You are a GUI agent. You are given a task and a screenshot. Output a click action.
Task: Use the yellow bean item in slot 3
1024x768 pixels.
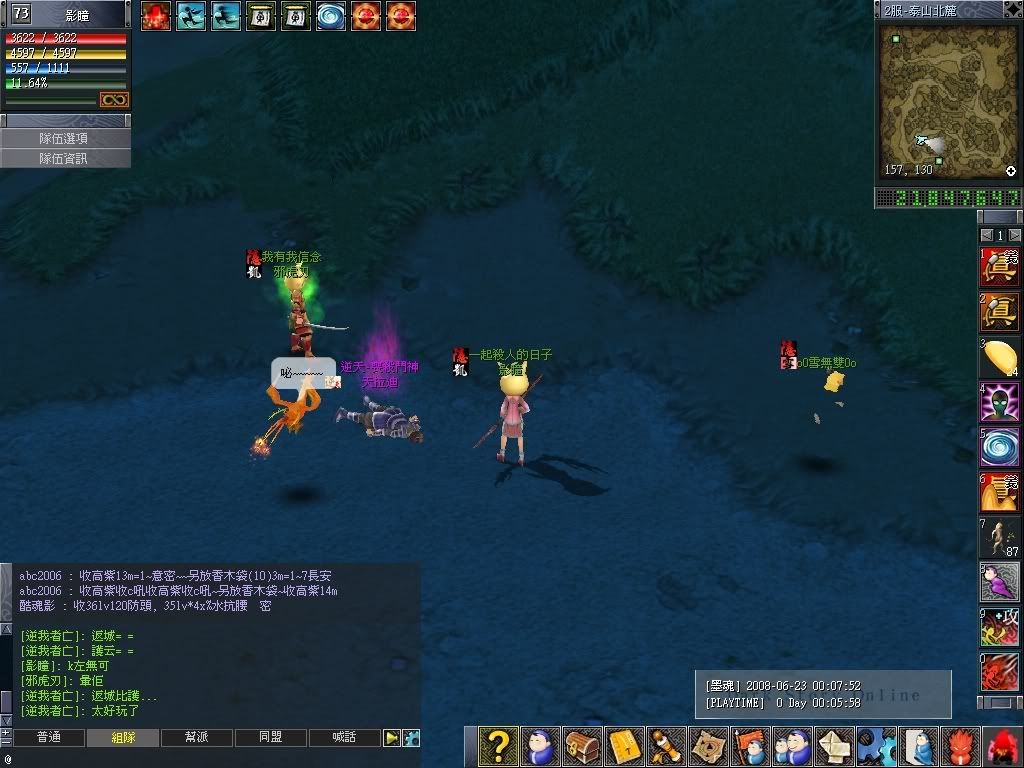[x=999, y=358]
